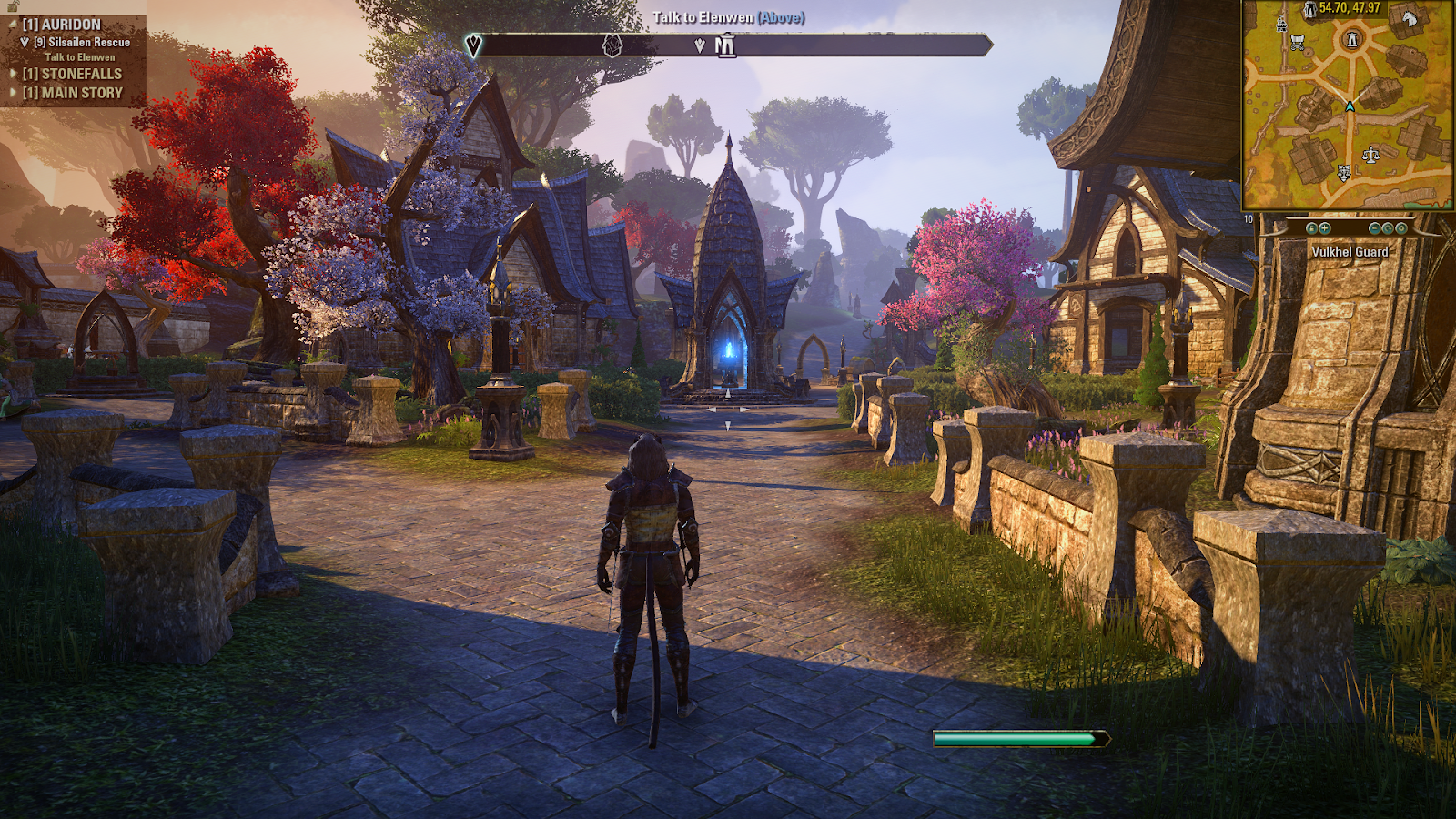The image size is (1456, 819).
Task: Toggle tracking via the V marker beside Silsailen Rescue
Action: [25, 42]
